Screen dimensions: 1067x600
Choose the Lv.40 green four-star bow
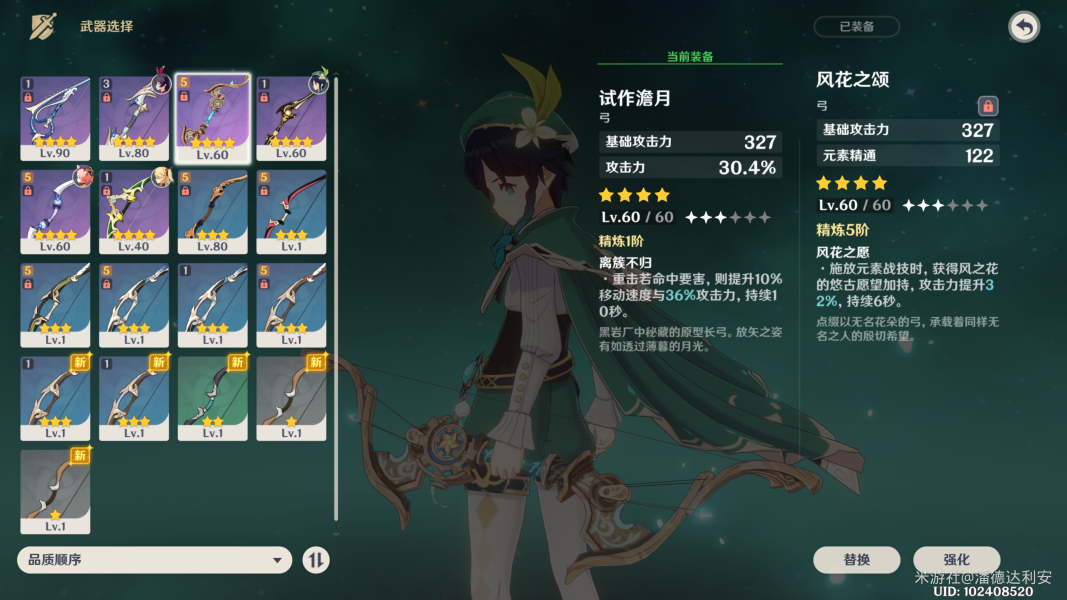pyautogui.click(x=134, y=211)
